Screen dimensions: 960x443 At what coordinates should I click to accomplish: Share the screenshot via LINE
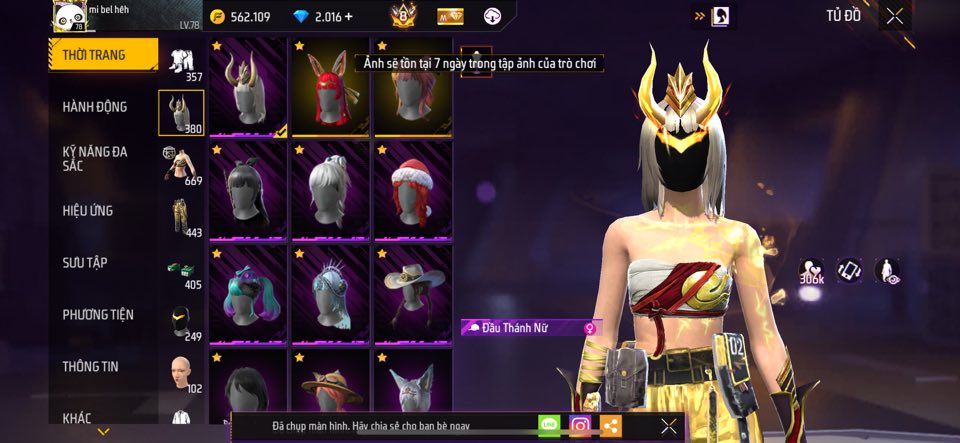point(549,425)
